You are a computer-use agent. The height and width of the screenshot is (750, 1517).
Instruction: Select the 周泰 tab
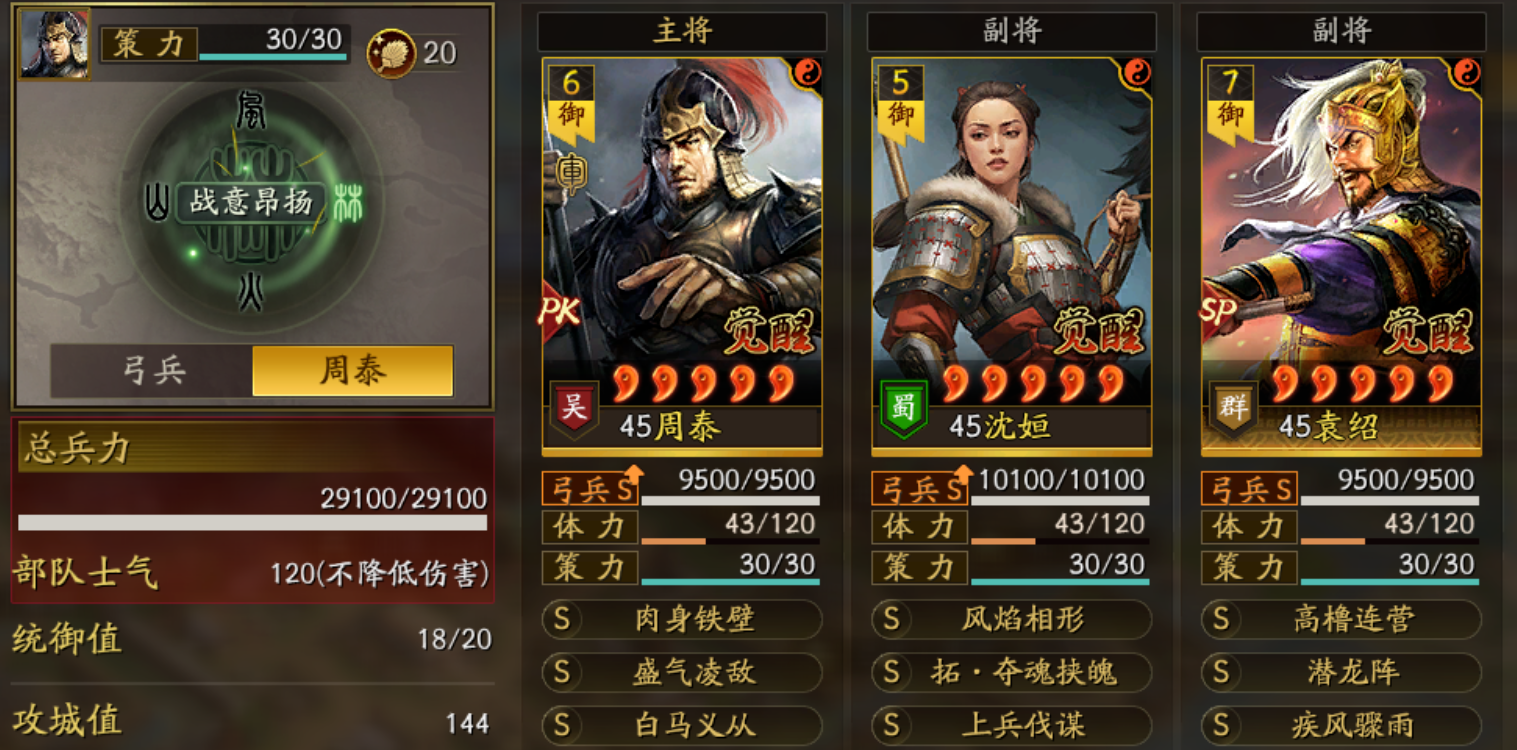tap(352, 371)
